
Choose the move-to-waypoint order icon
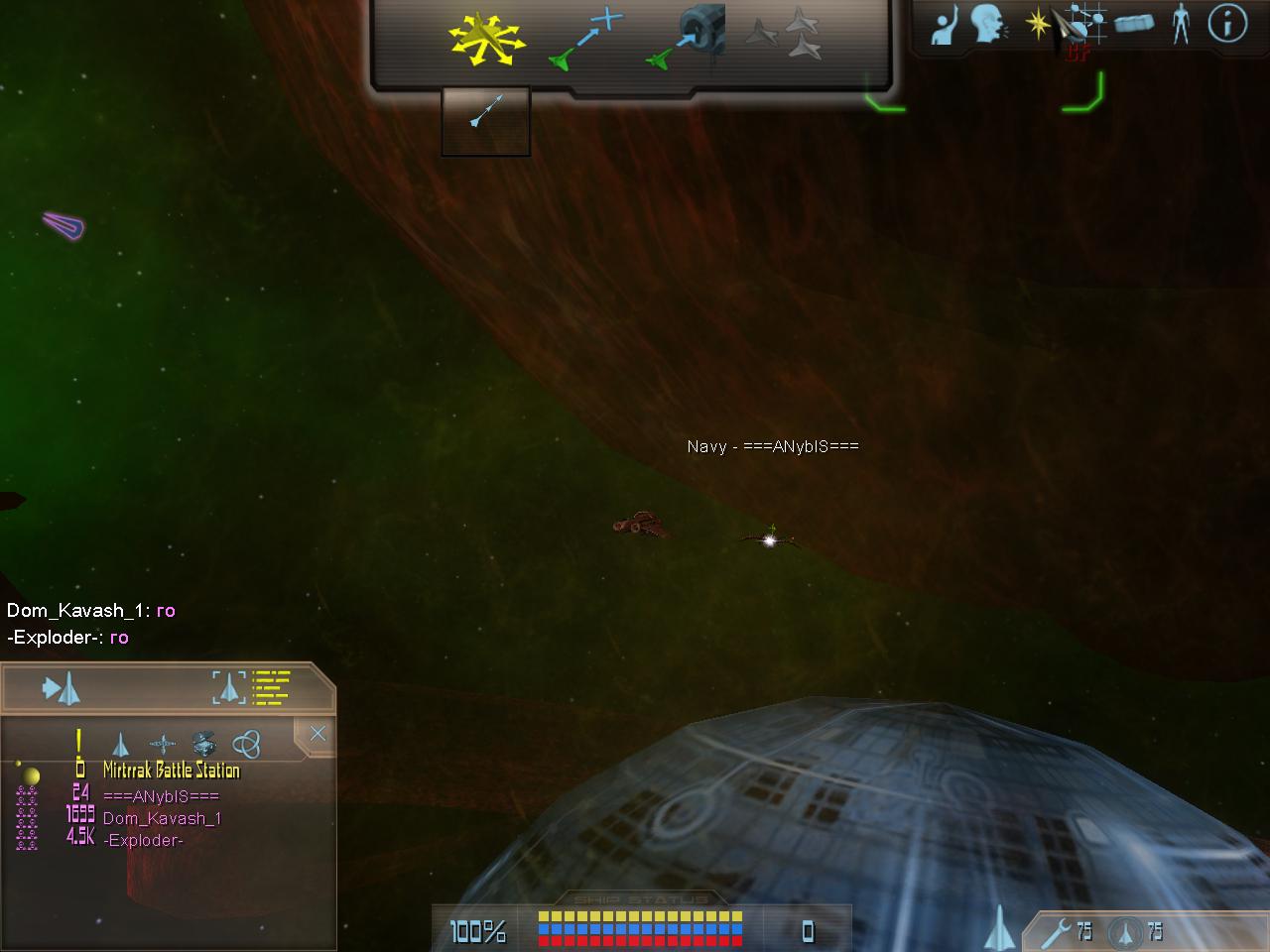click(x=586, y=40)
